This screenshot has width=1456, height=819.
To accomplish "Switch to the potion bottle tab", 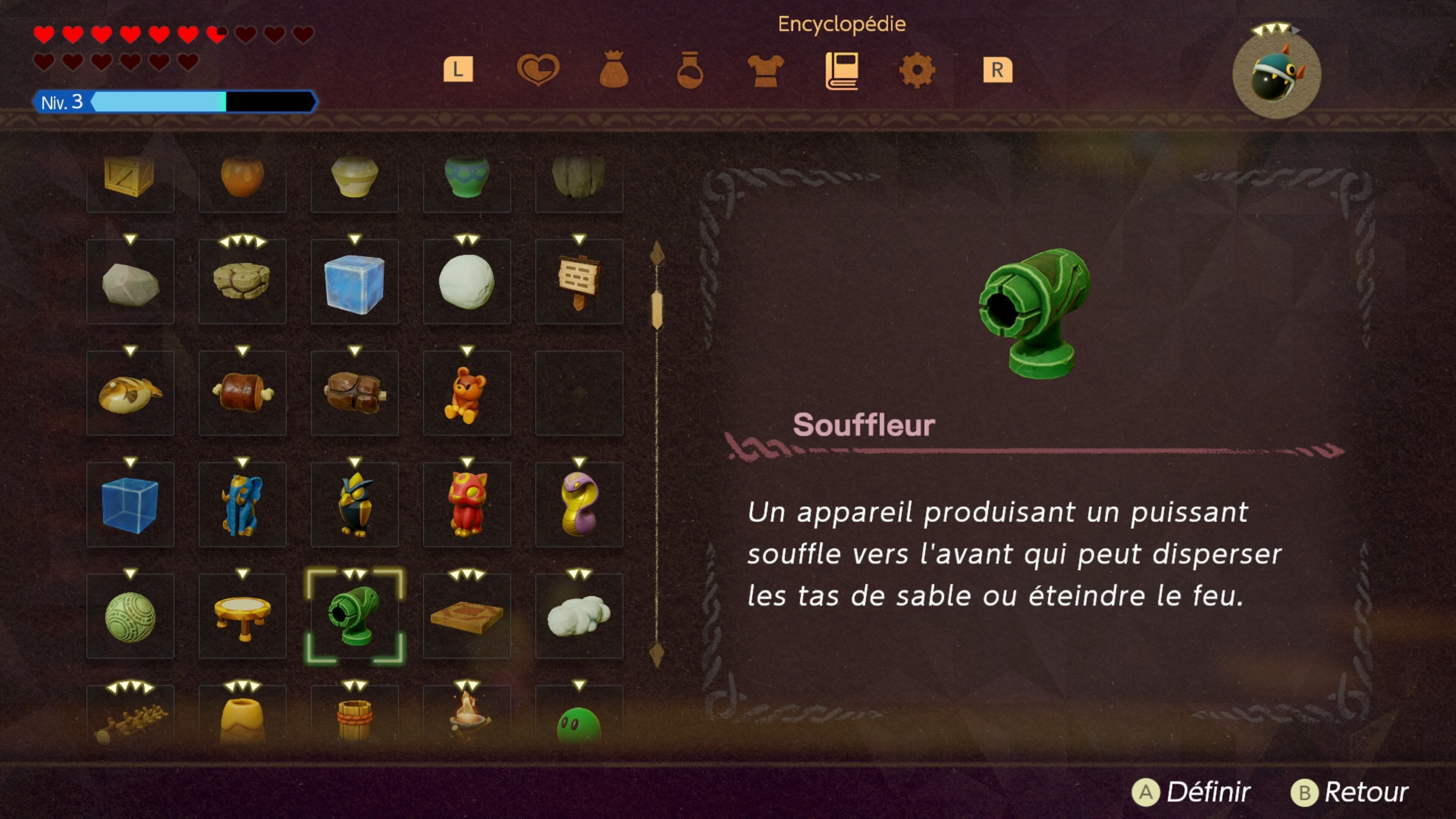I will click(690, 70).
